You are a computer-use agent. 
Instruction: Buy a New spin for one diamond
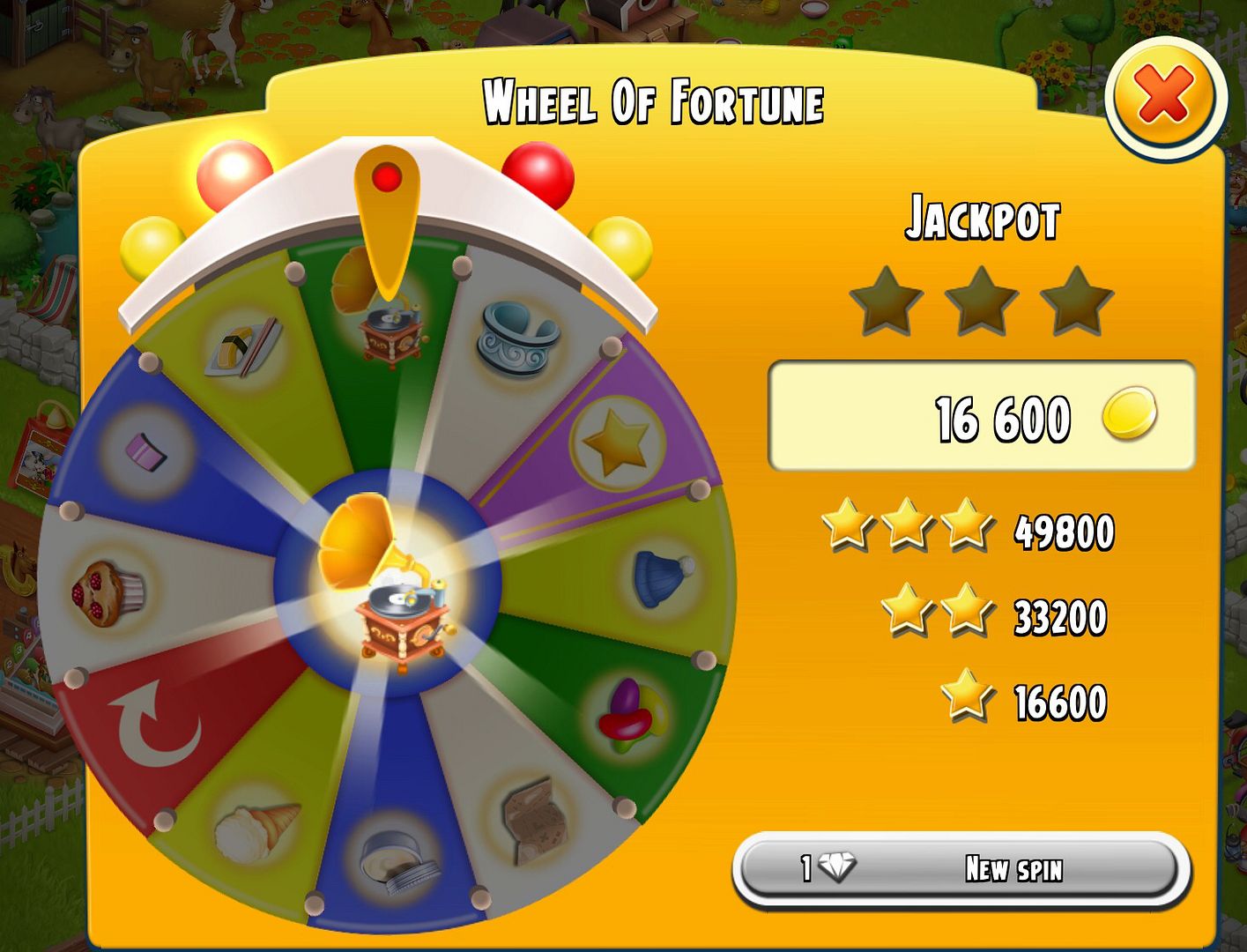tap(958, 869)
